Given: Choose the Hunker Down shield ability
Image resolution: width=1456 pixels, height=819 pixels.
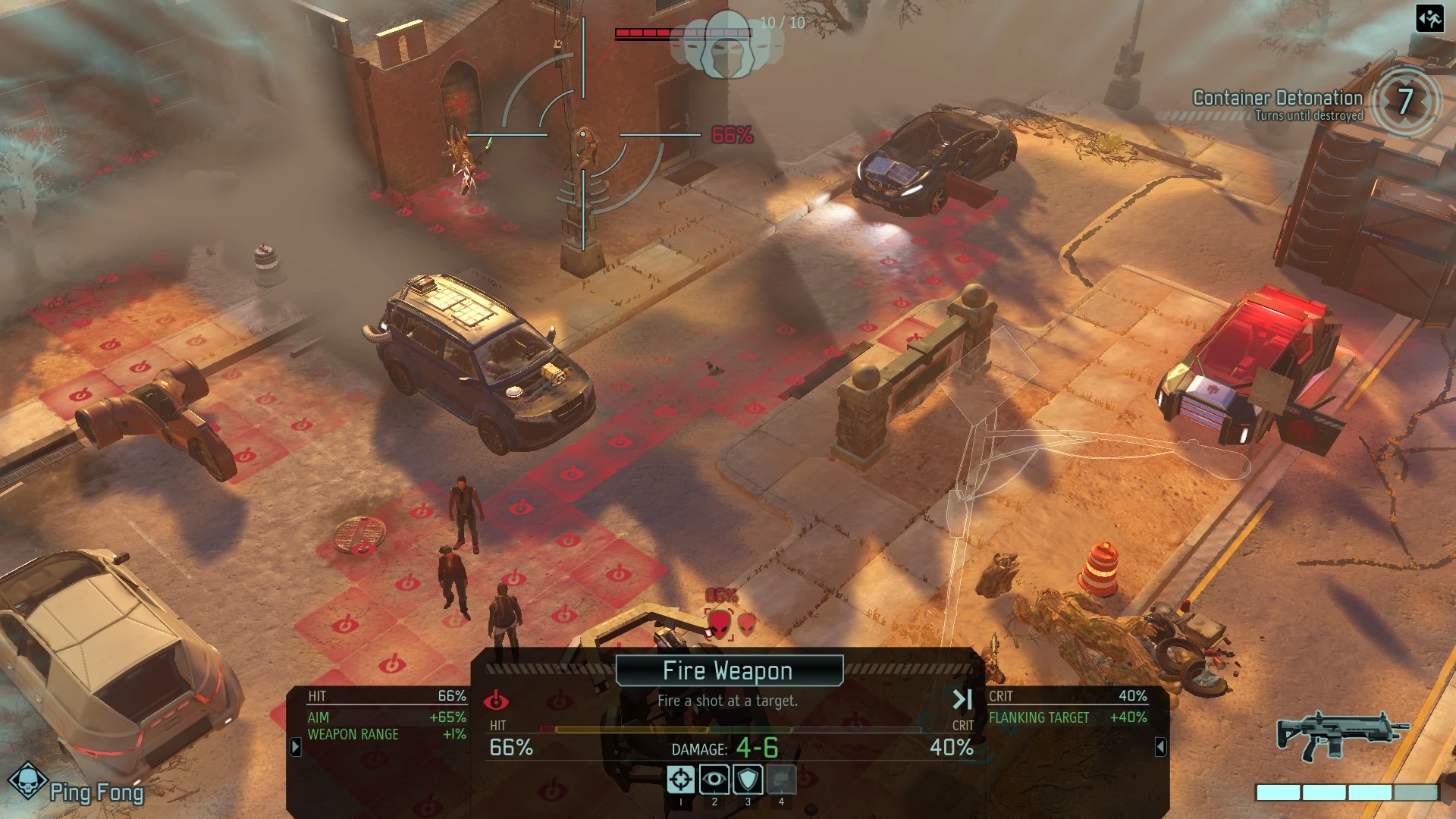Looking at the screenshot, I should click(748, 779).
